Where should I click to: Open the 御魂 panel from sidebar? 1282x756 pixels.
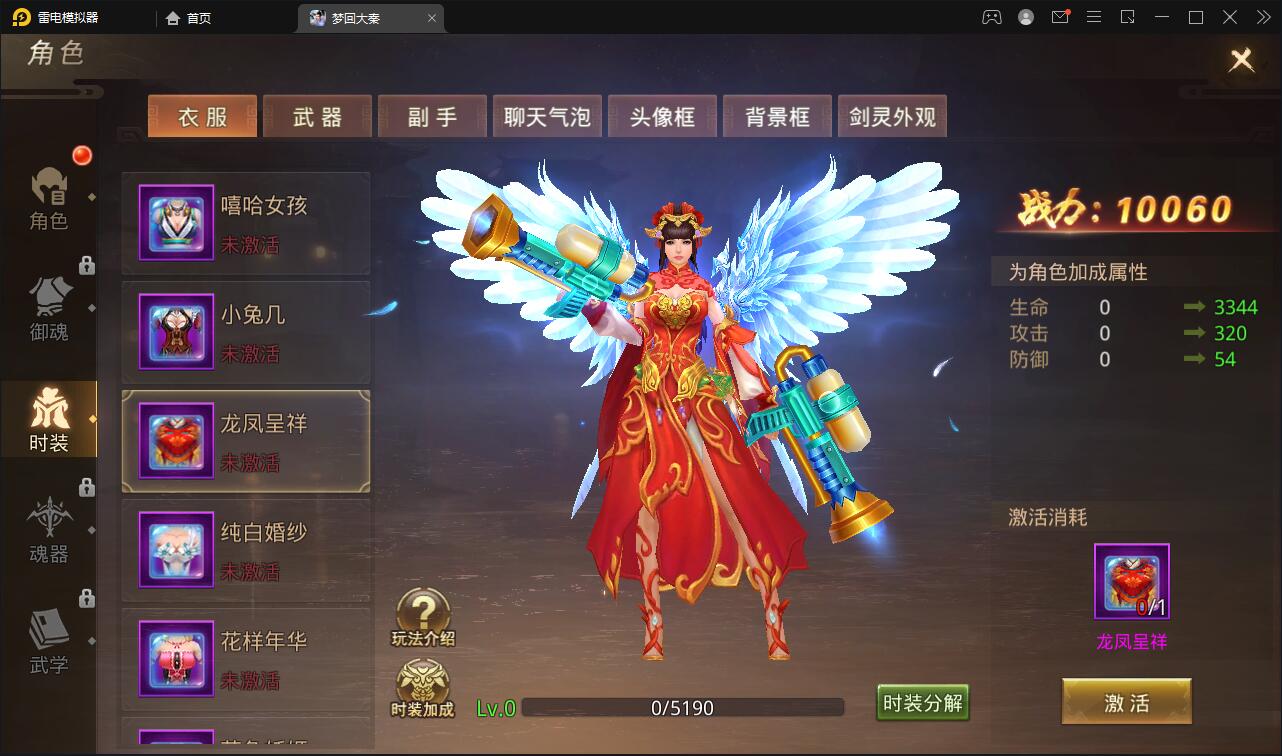[49, 310]
